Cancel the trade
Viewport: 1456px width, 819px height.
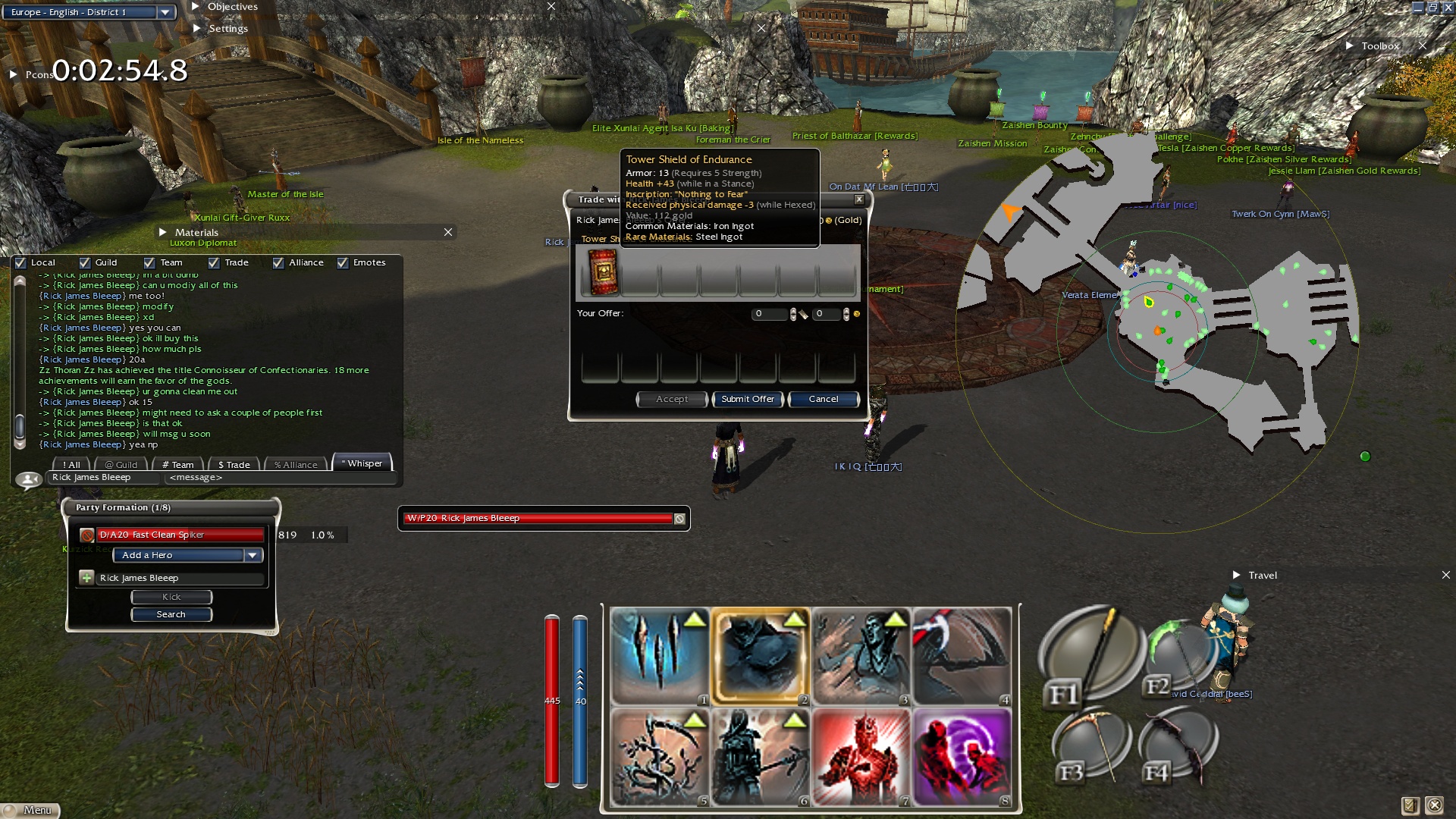824,399
